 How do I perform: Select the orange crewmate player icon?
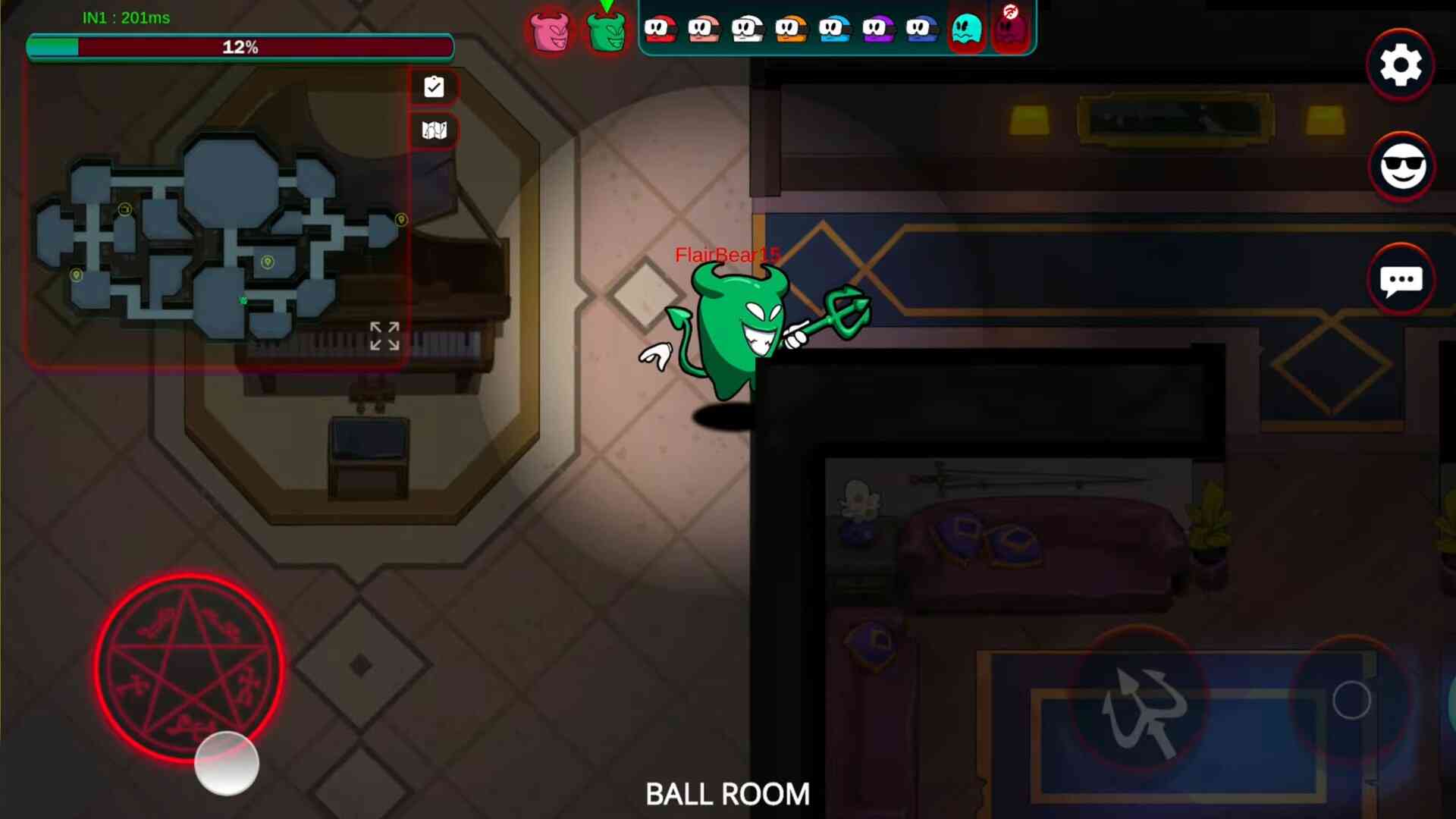791,30
